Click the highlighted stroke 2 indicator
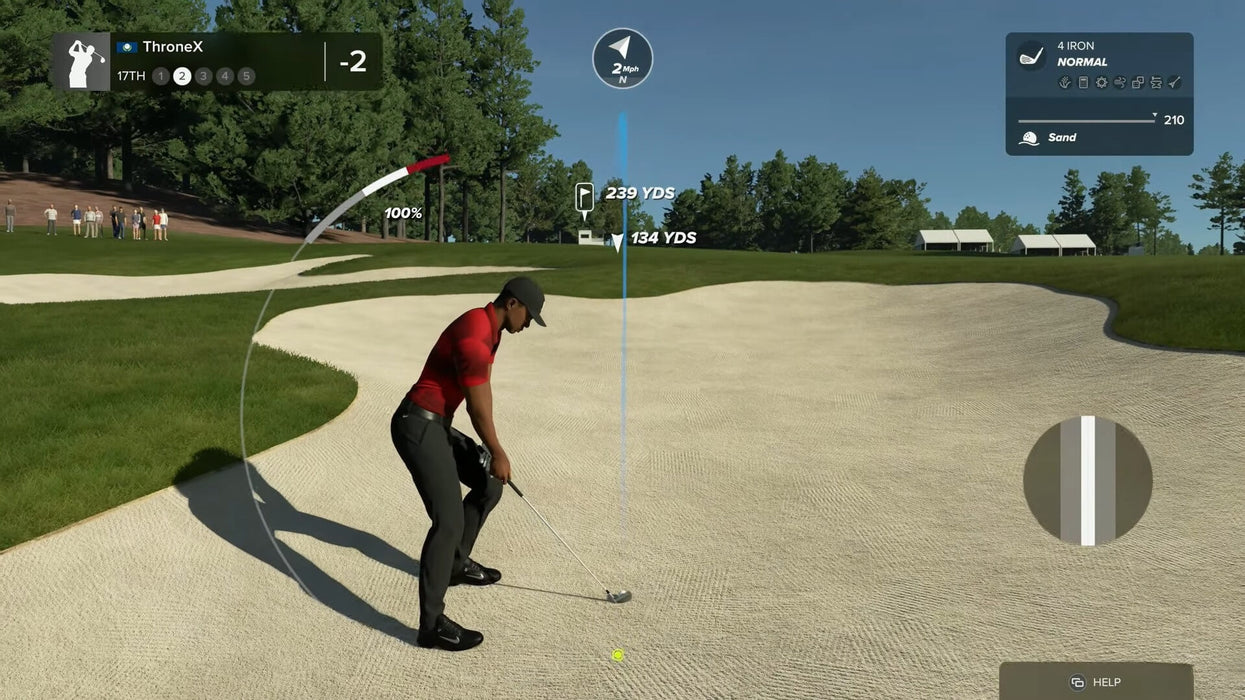 [x=182, y=76]
